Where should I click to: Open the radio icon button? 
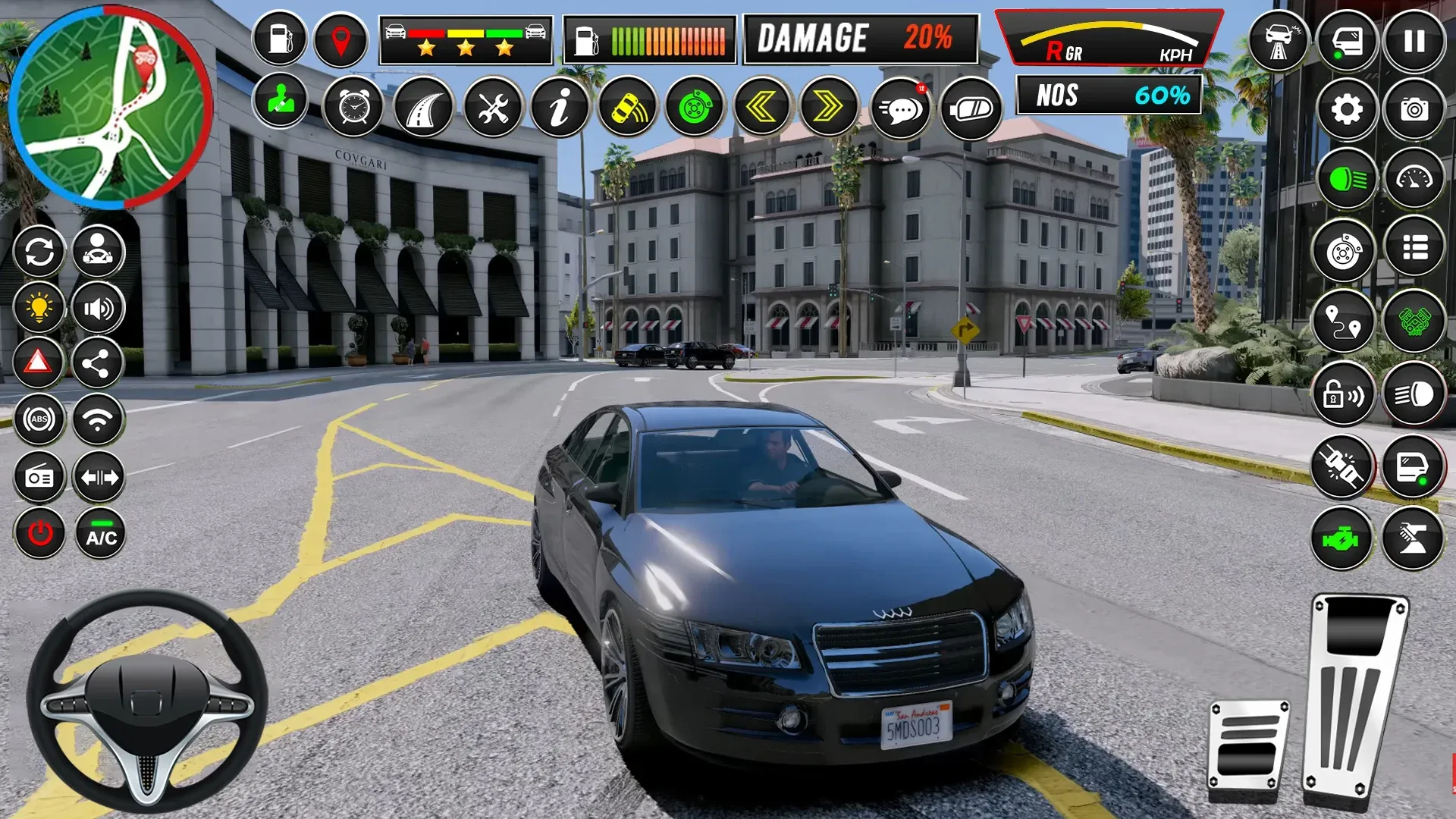(39, 477)
